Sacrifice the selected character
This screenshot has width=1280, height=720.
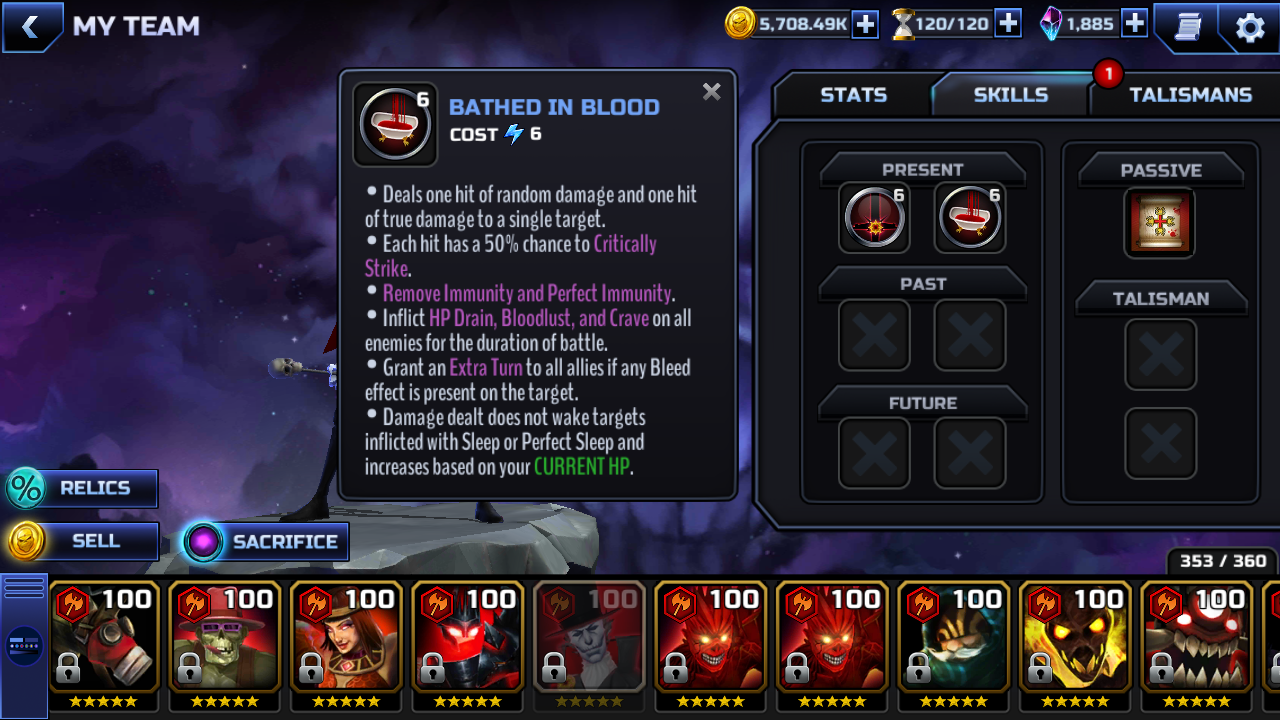(266, 542)
